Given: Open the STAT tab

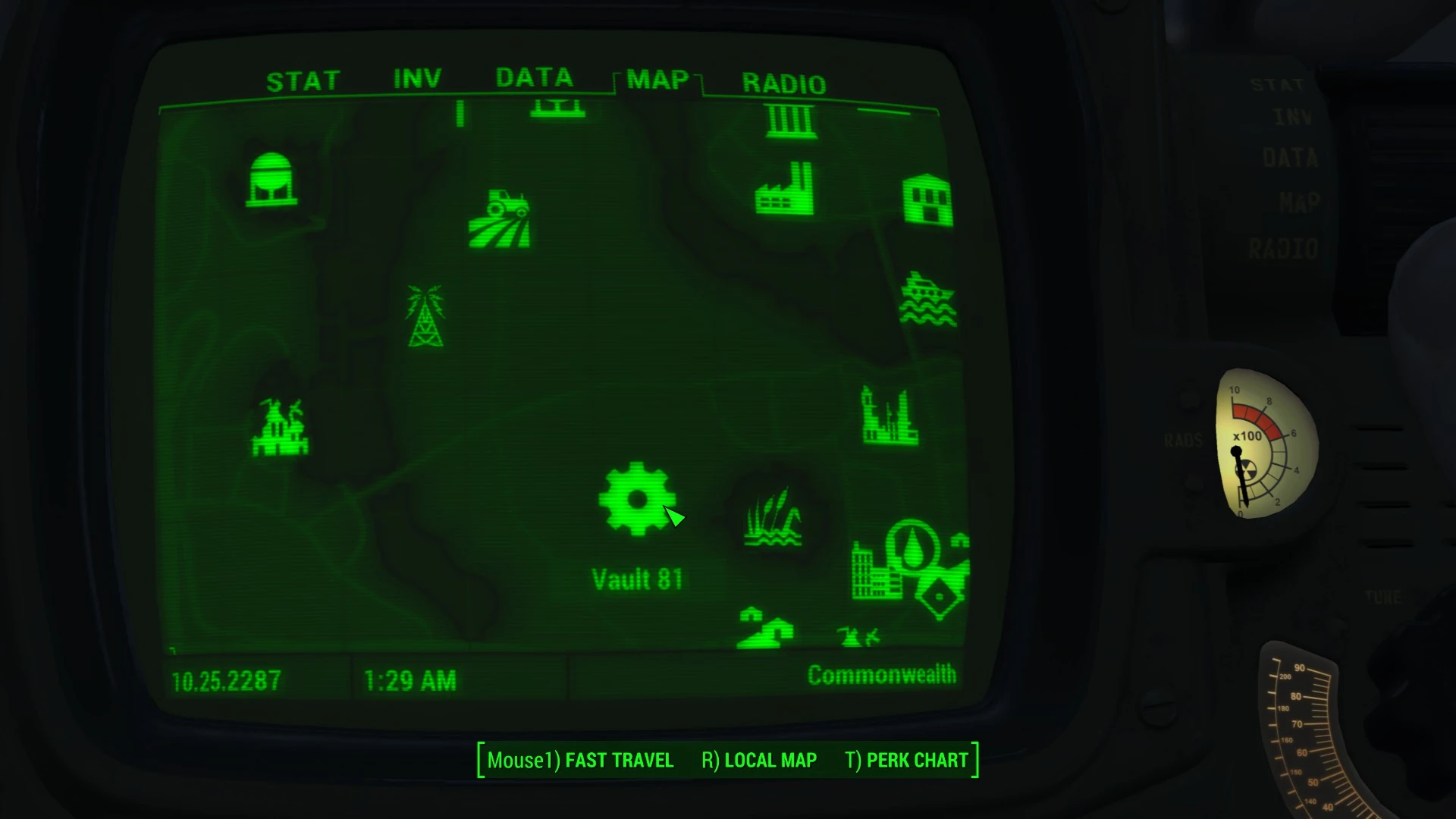Looking at the screenshot, I should [302, 79].
